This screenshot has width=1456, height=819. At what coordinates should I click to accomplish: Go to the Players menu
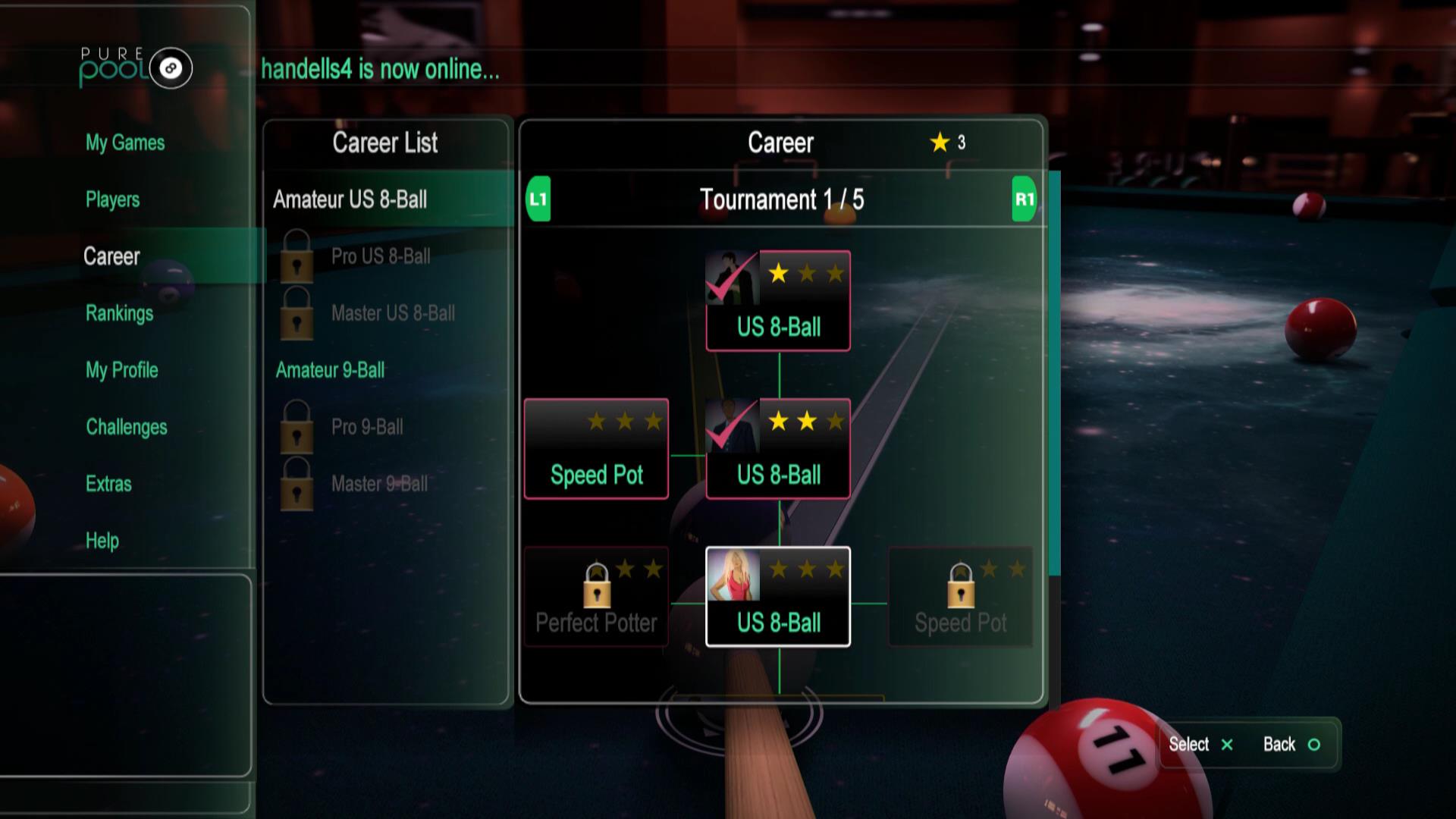click(x=112, y=199)
